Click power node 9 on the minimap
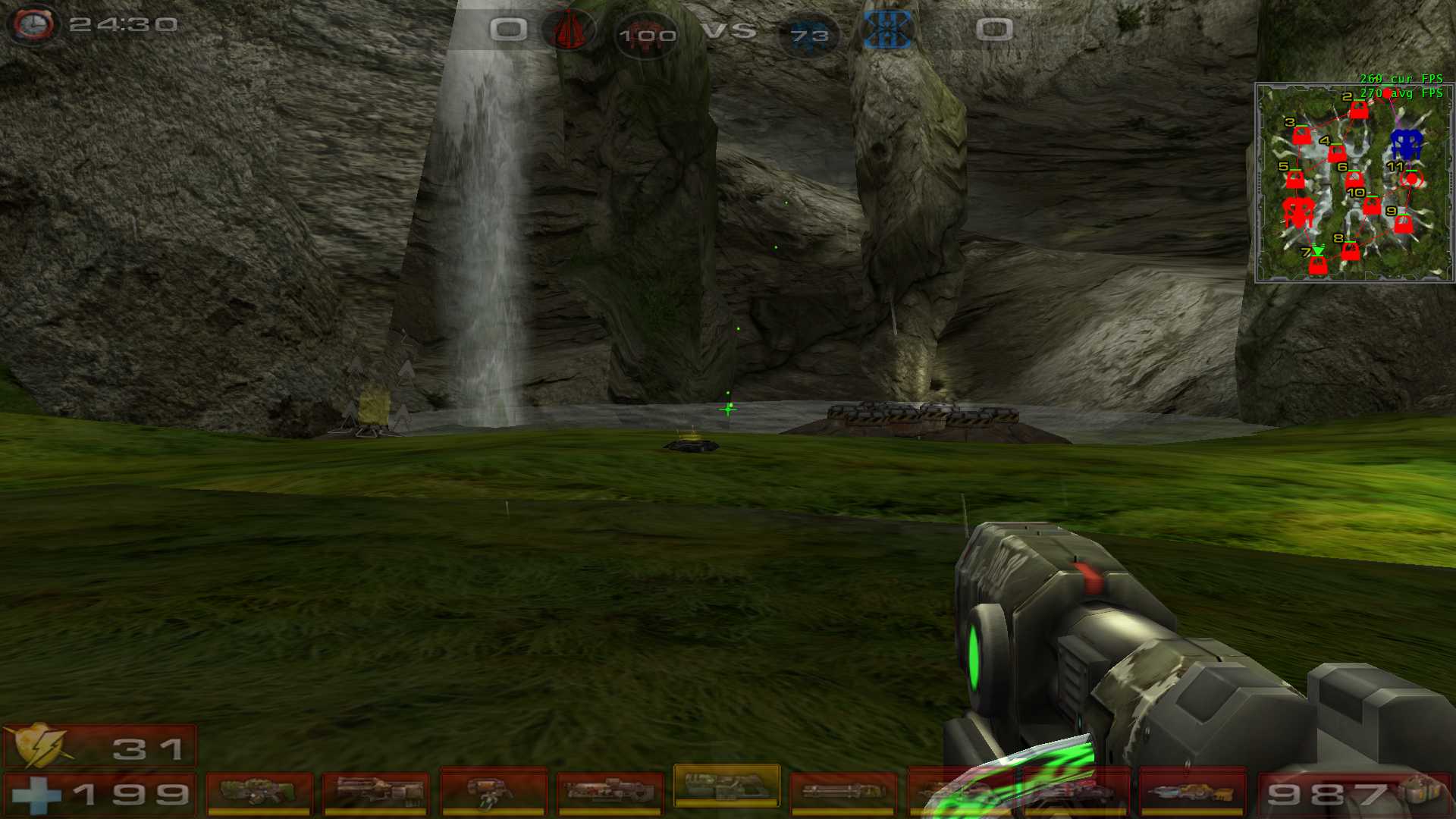Viewport: 1456px width, 819px height. click(x=1404, y=224)
